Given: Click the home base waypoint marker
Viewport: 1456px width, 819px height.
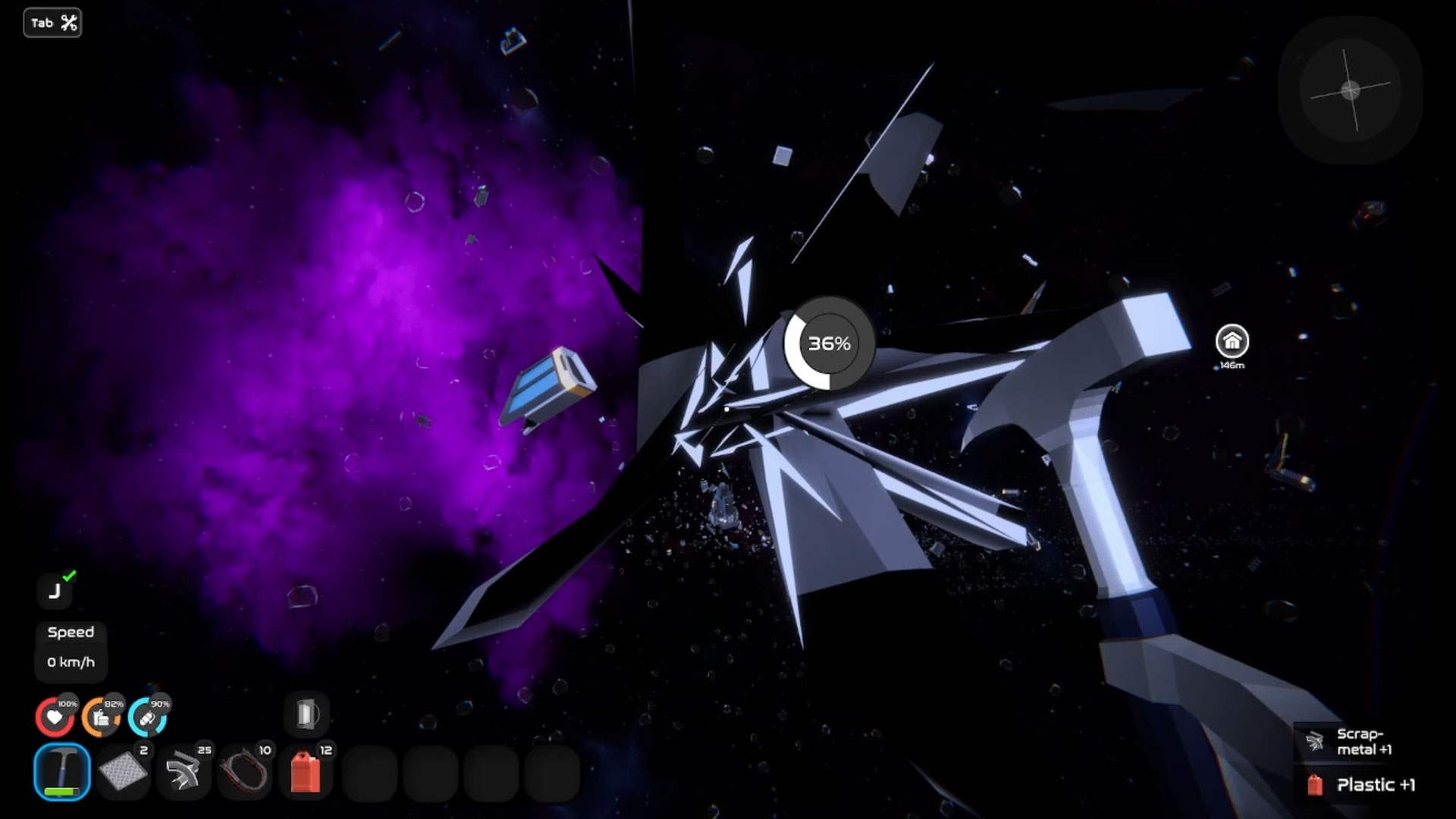Looking at the screenshot, I should pyautogui.click(x=1232, y=342).
